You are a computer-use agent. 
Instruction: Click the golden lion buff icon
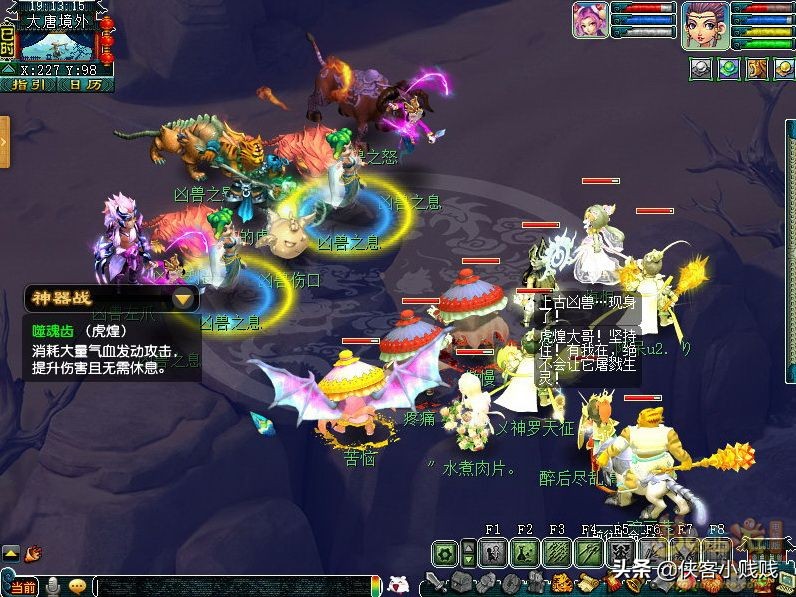(x=757, y=68)
